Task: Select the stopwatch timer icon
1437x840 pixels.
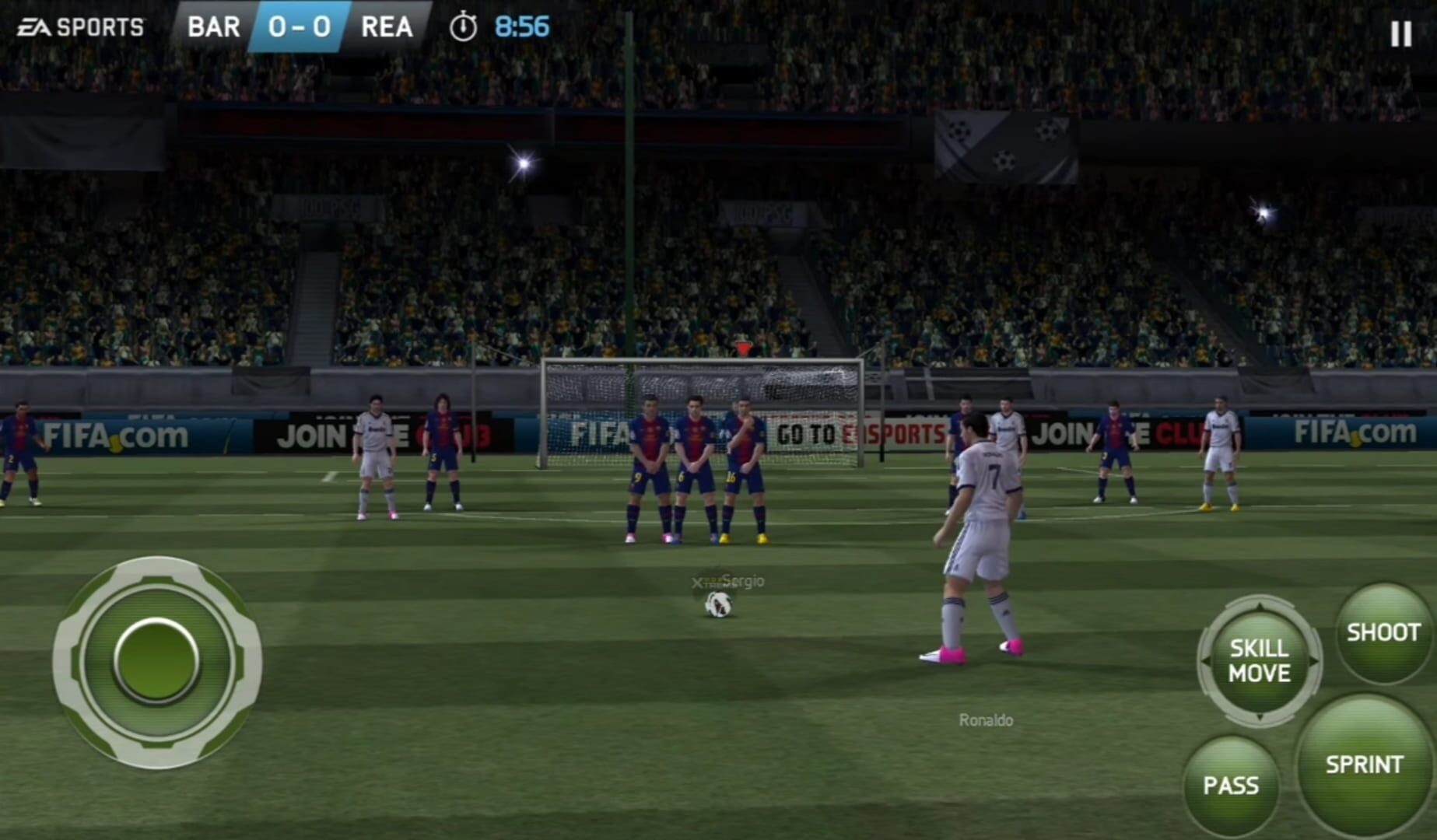Action: click(x=464, y=26)
